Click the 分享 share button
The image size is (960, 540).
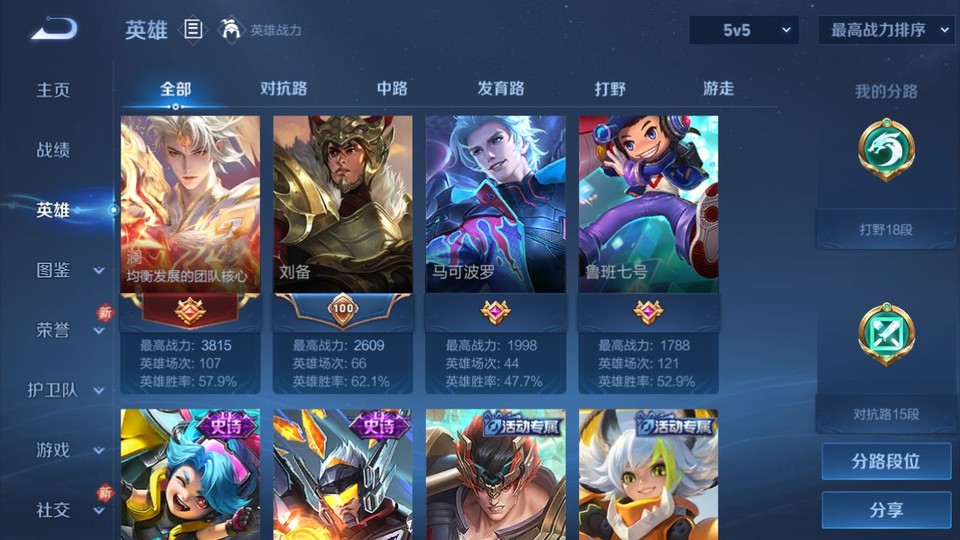tap(886, 510)
